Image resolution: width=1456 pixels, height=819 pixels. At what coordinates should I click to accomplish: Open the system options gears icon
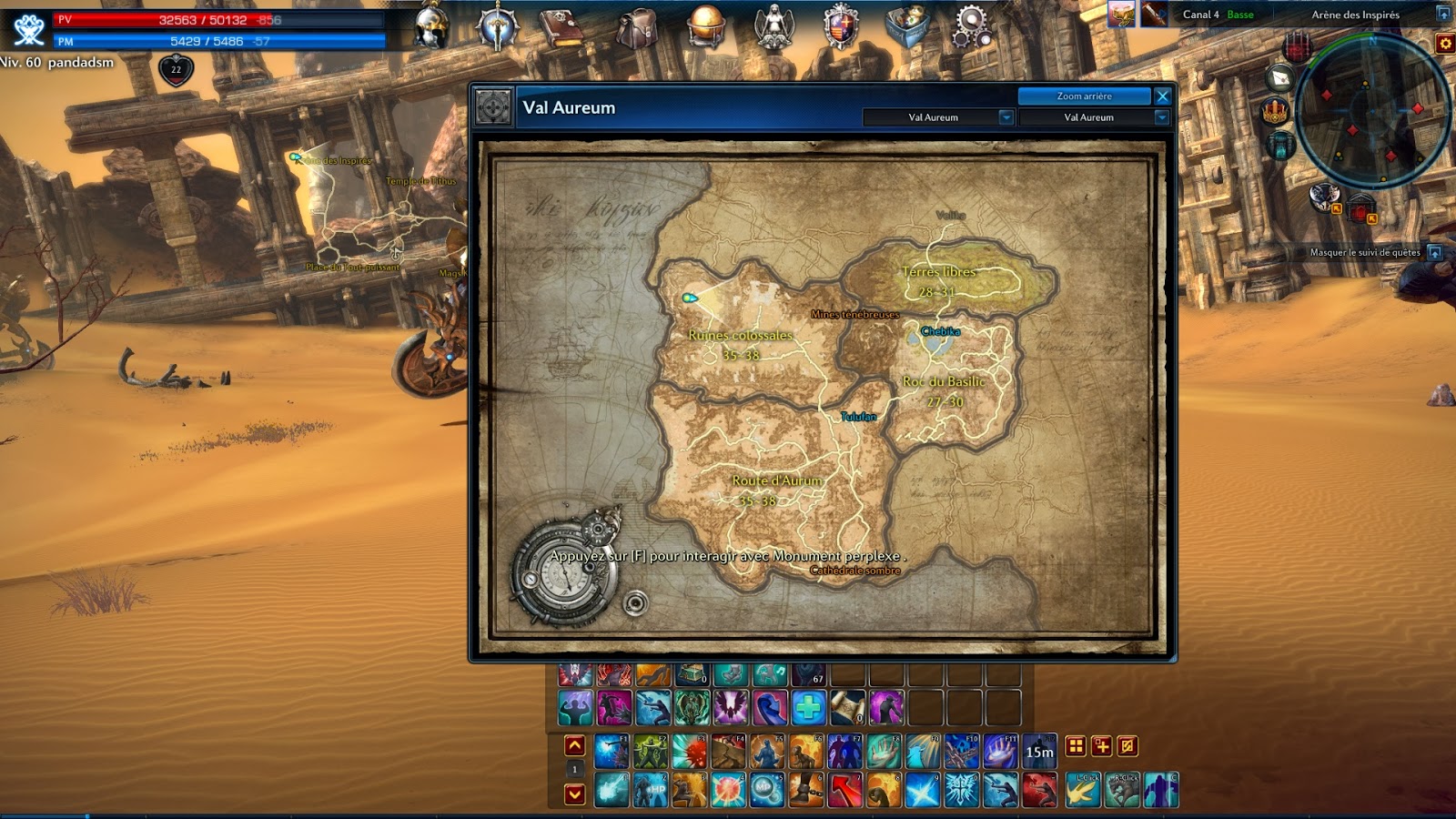click(x=972, y=25)
